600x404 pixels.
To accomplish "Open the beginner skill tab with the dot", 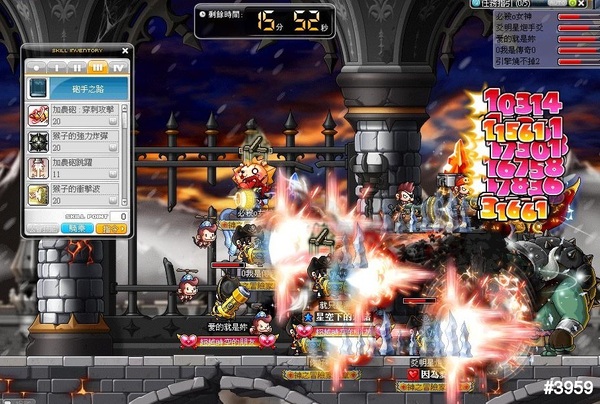I will point(37,66).
